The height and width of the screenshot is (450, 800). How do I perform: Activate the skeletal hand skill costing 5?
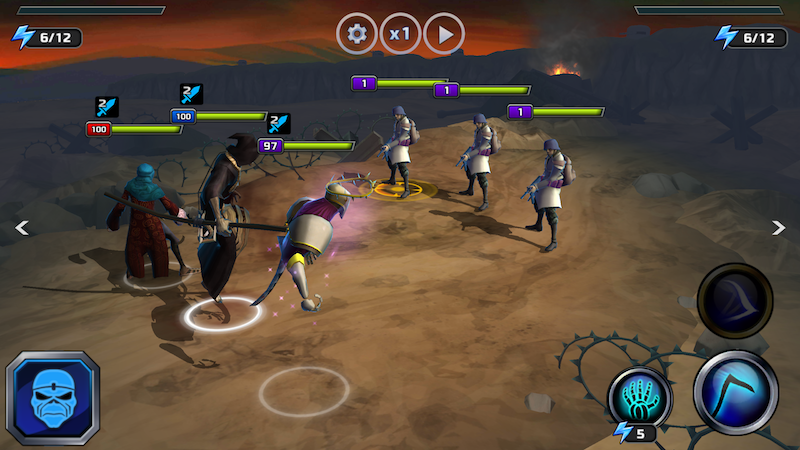pos(640,396)
